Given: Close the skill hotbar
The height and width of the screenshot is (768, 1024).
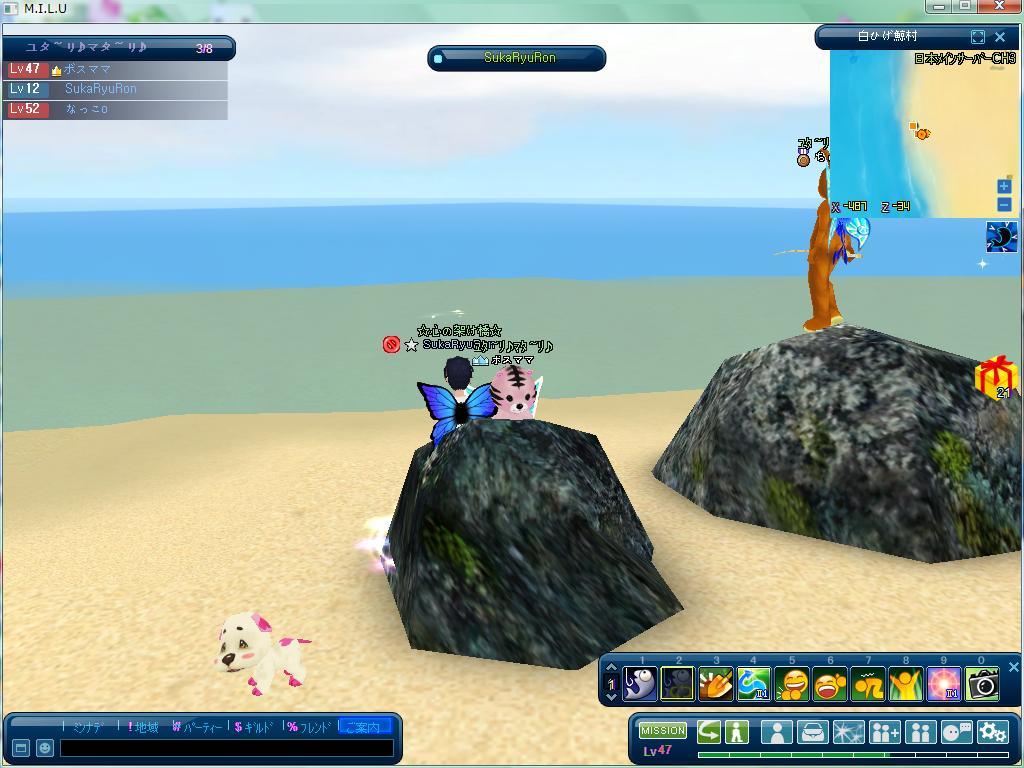Looking at the screenshot, I should (1013, 667).
